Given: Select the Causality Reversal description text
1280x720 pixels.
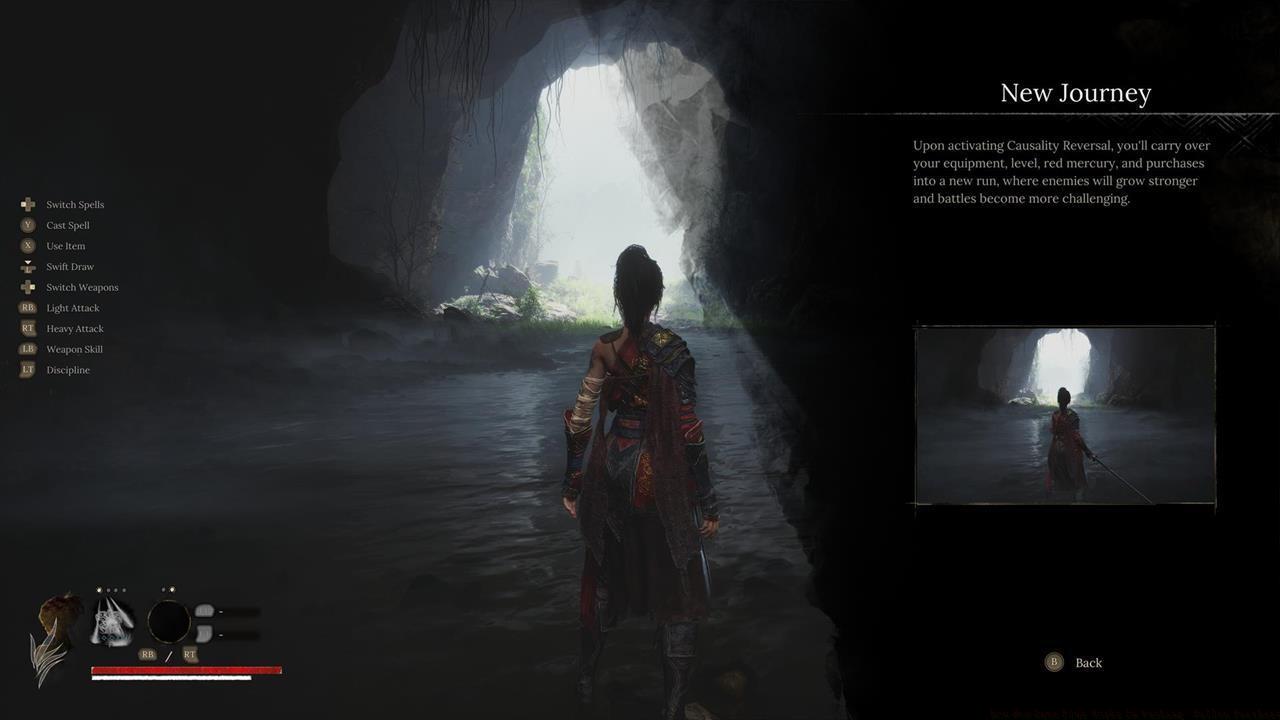Looking at the screenshot, I should tap(1060, 171).
